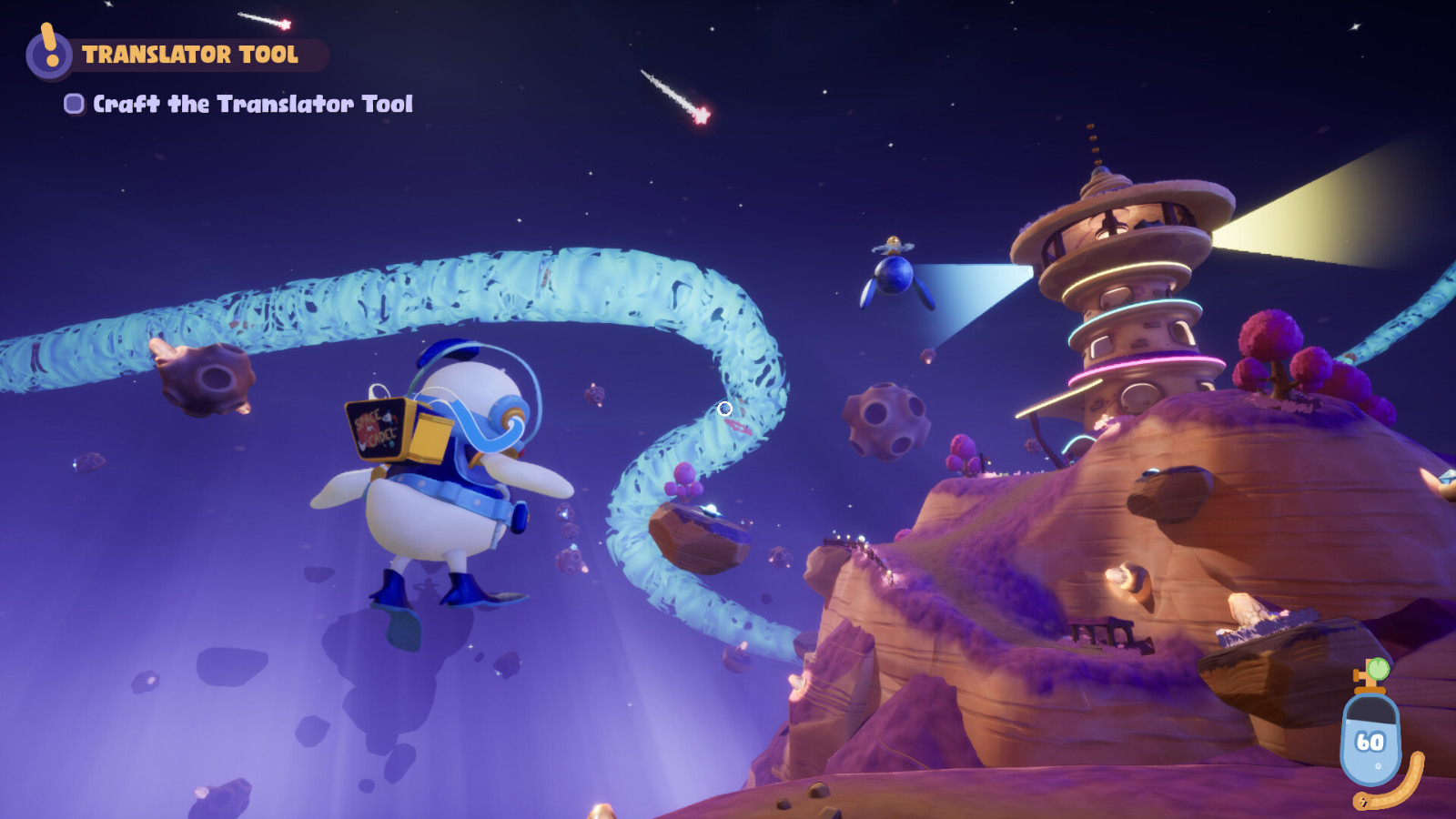Click the quest banner strip at top left
The image size is (1456, 819).
(x=191, y=55)
